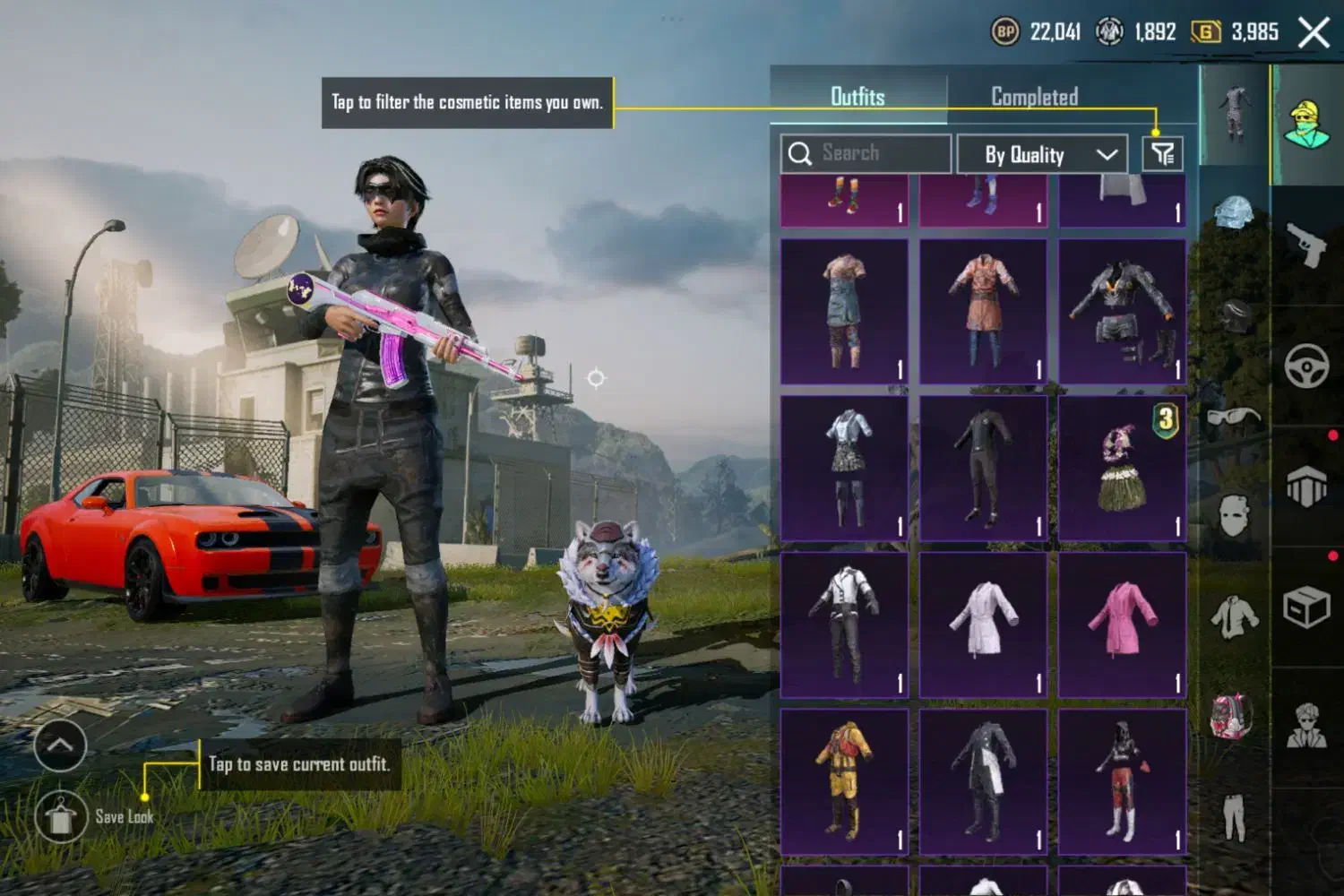Close the inventory screen with the X
Image resolution: width=1344 pixels, height=896 pixels.
point(1314,33)
